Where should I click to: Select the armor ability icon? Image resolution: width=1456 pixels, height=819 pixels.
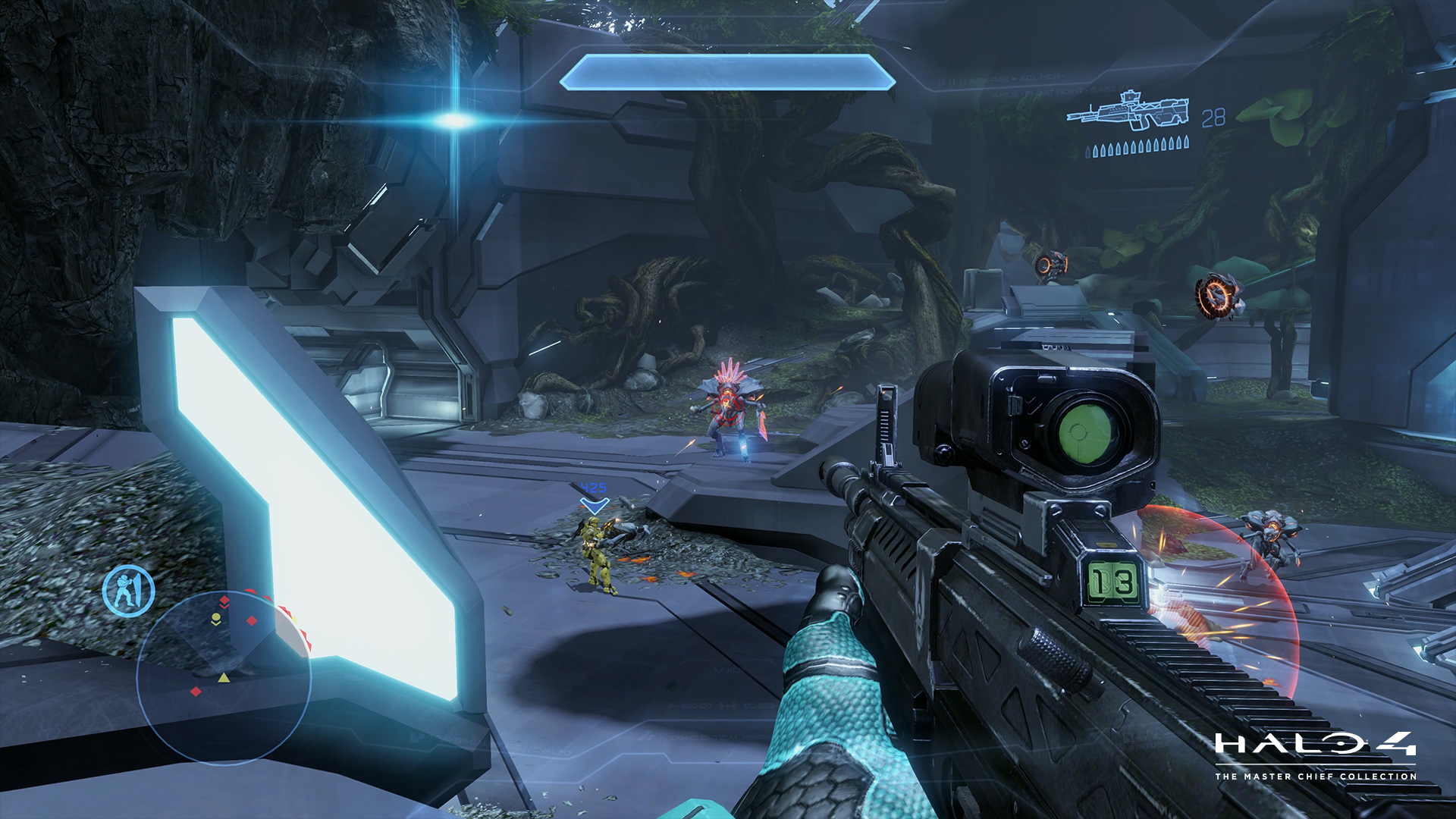pos(129,590)
